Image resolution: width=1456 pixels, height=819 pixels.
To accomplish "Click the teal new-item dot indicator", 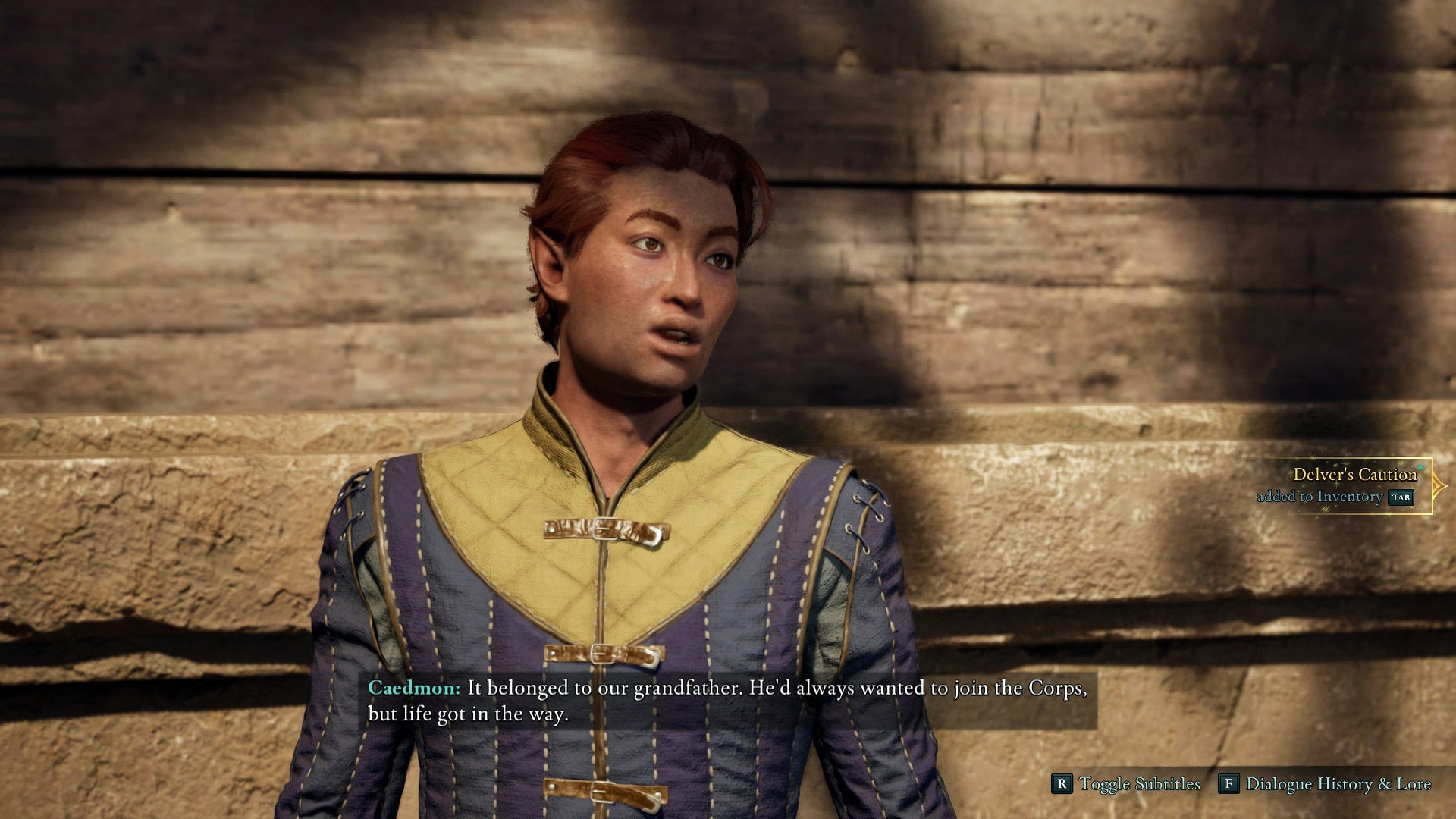I will pos(1420,467).
